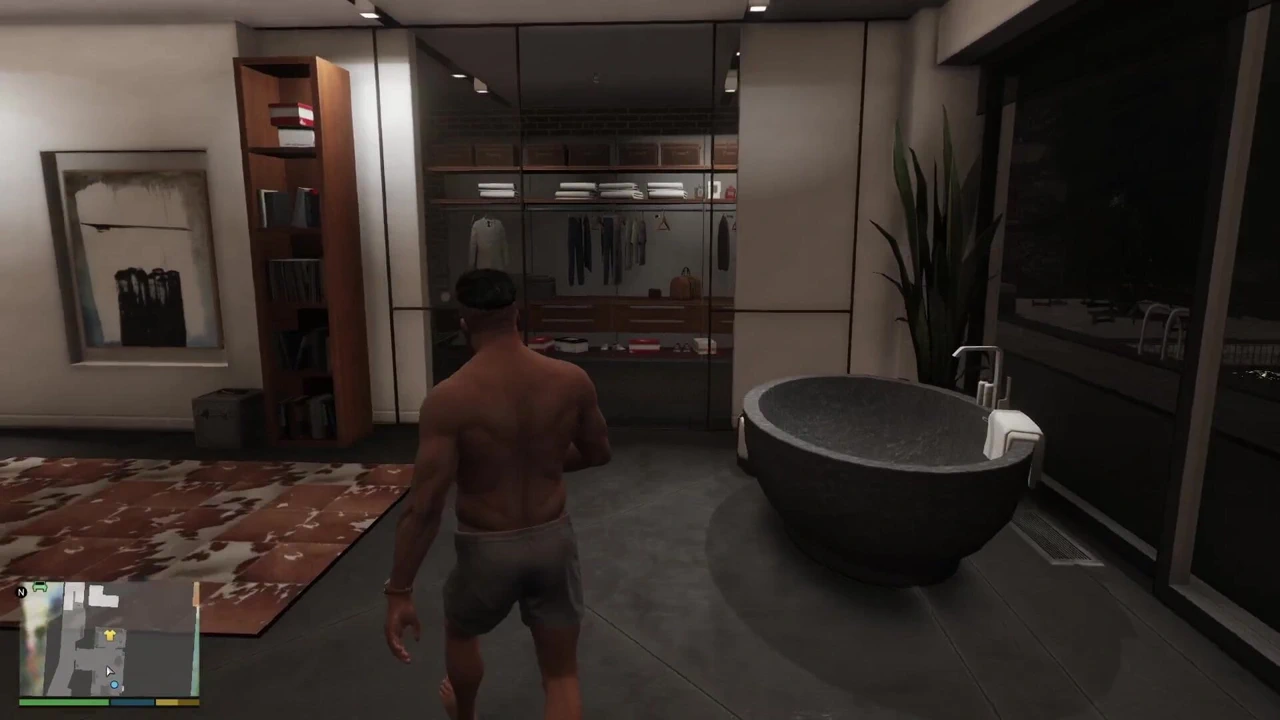The width and height of the screenshot is (1280, 720).
Task: Select the green car icon on minimap
Action: [x=40, y=587]
